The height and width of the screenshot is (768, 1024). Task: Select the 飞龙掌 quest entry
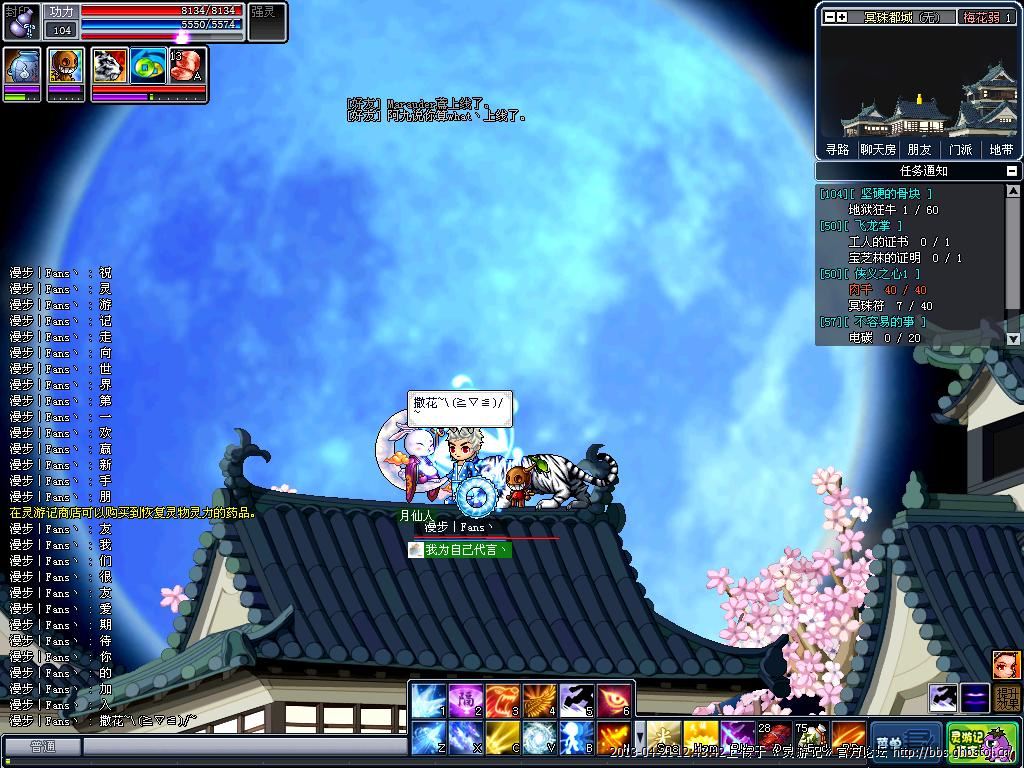click(880, 226)
